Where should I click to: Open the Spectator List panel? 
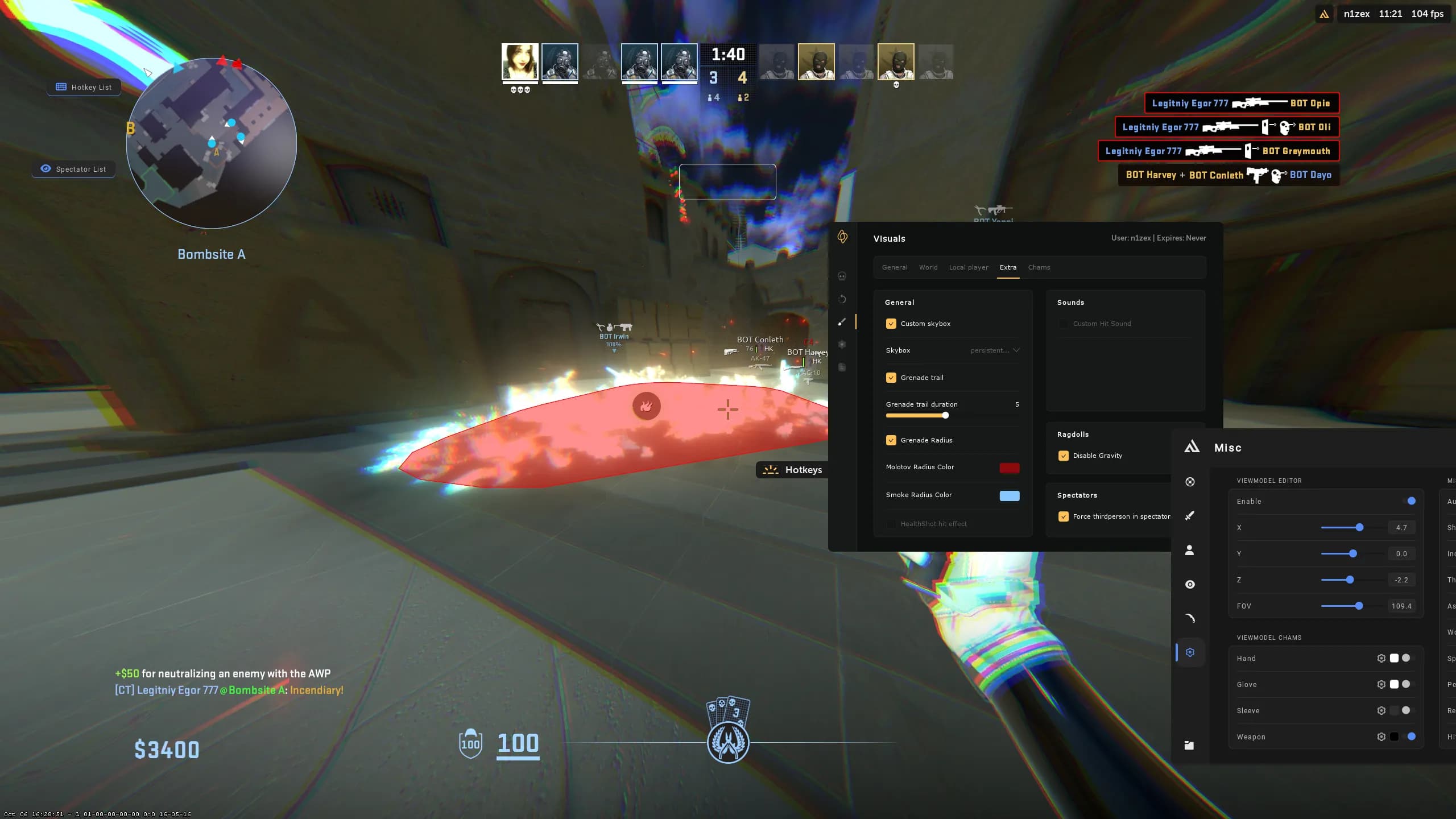tap(74, 169)
